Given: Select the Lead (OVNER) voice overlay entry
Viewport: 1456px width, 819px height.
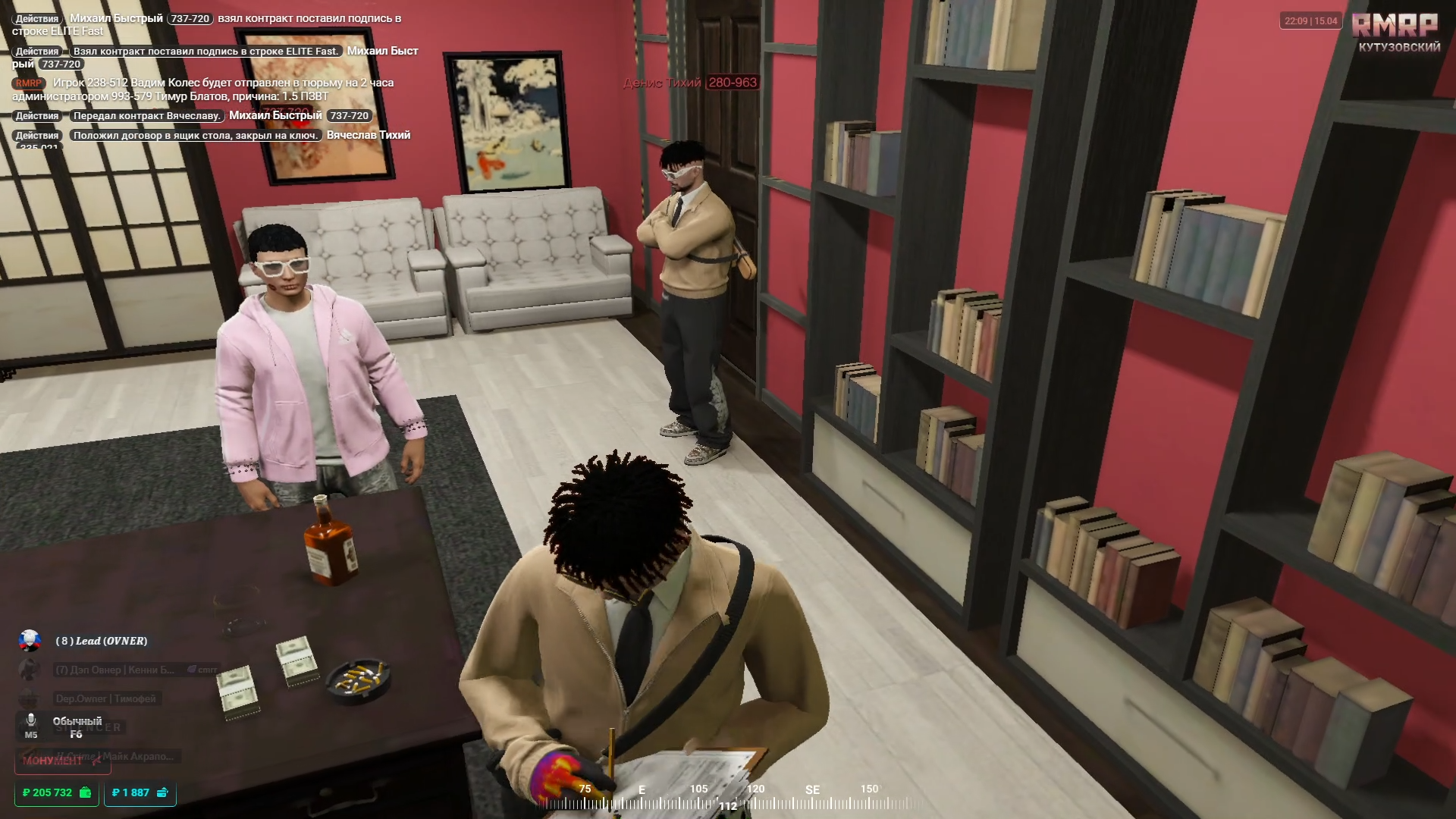Looking at the screenshot, I should (x=101, y=641).
